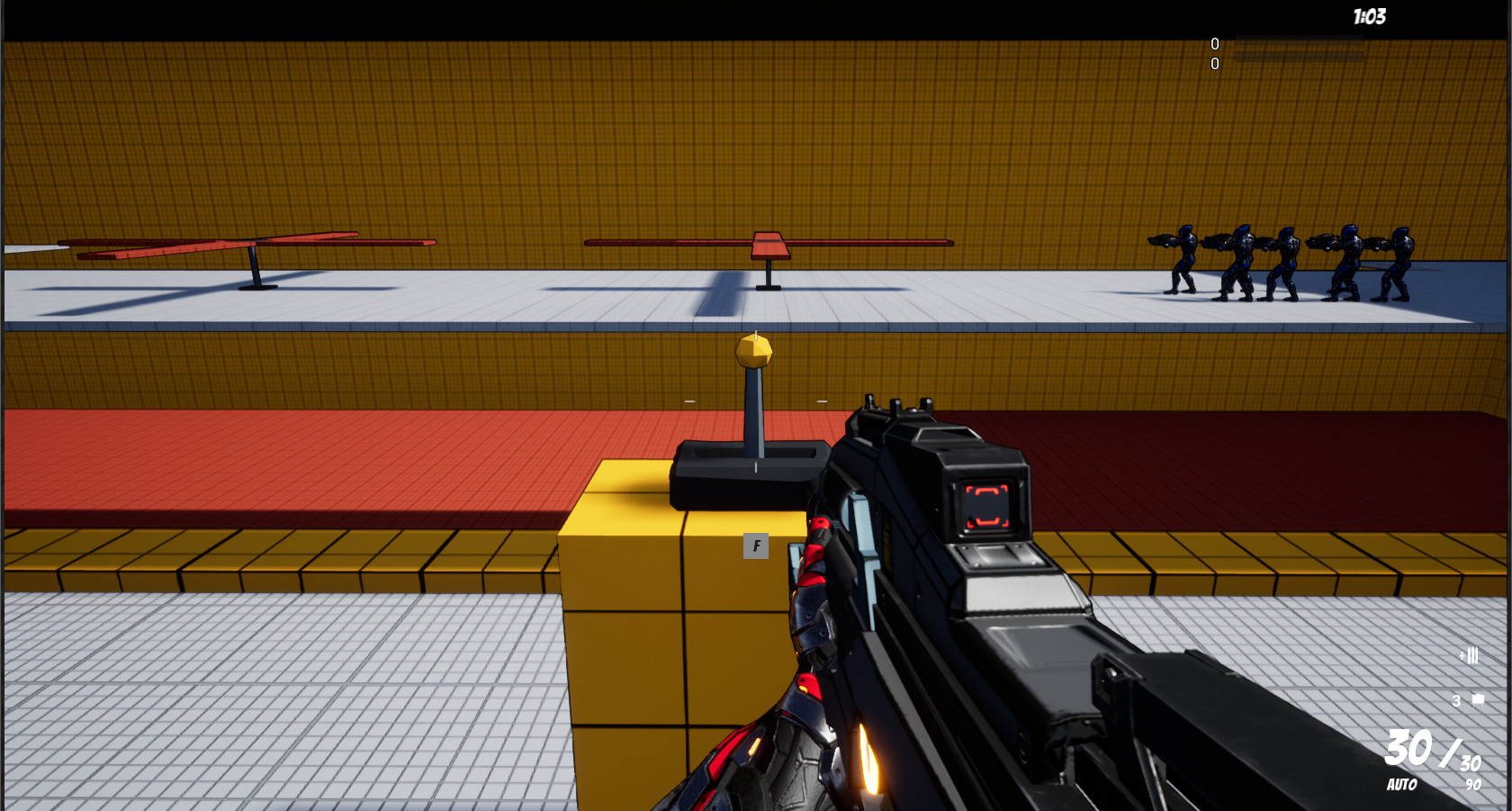Screen dimensions: 1512x811
Task: Click the F interact key prompt
Action: click(x=756, y=546)
